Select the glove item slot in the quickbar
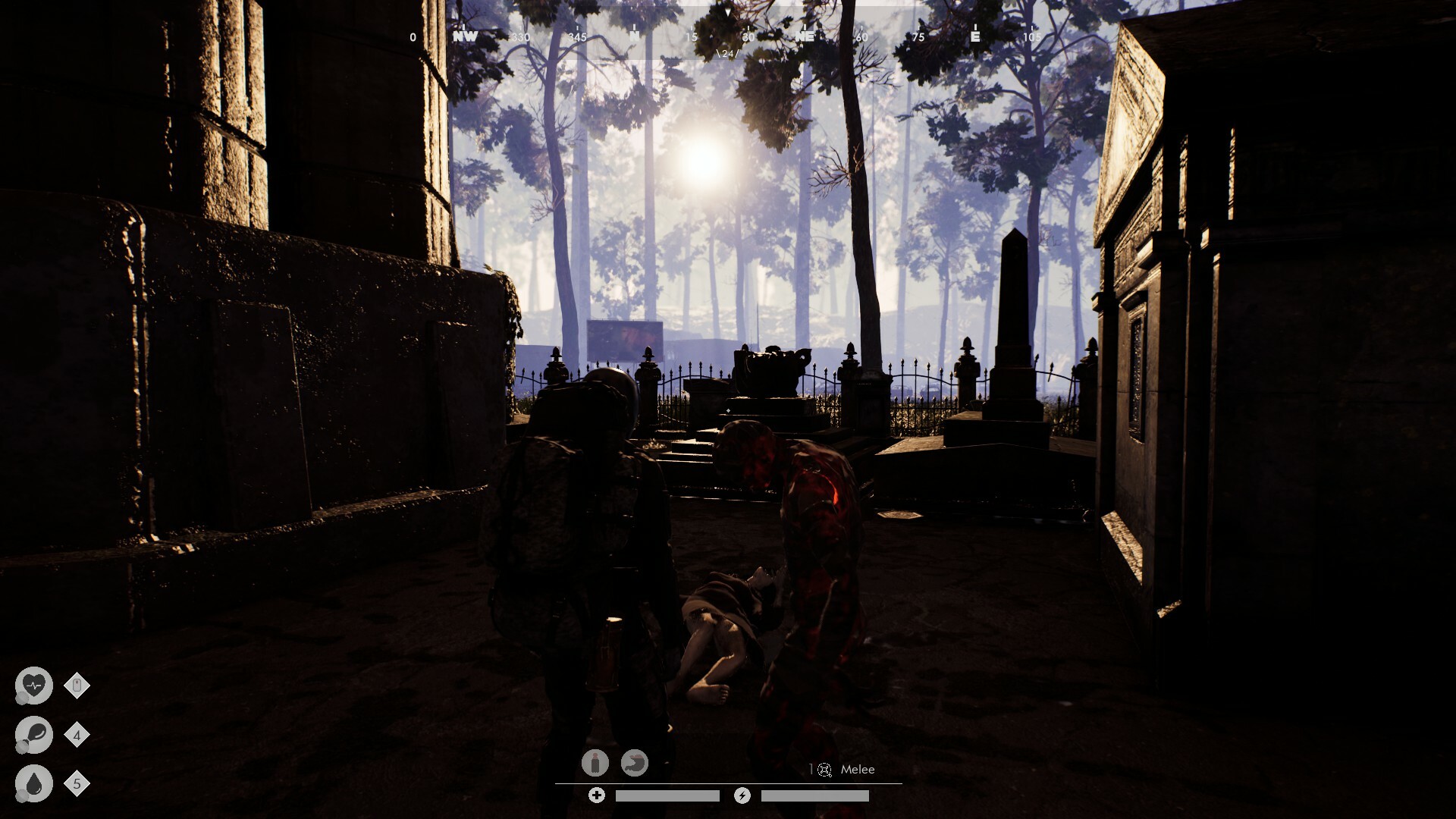The image size is (1456, 819). 635,764
